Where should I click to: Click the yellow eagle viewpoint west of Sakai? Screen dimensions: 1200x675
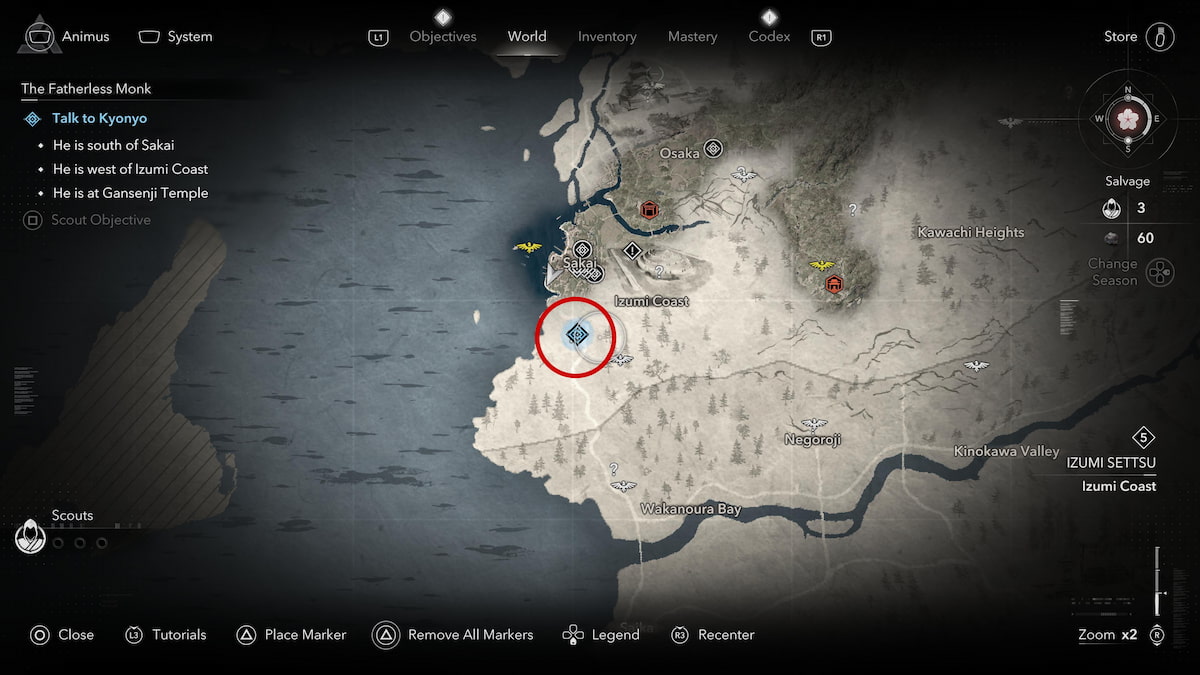[x=527, y=248]
